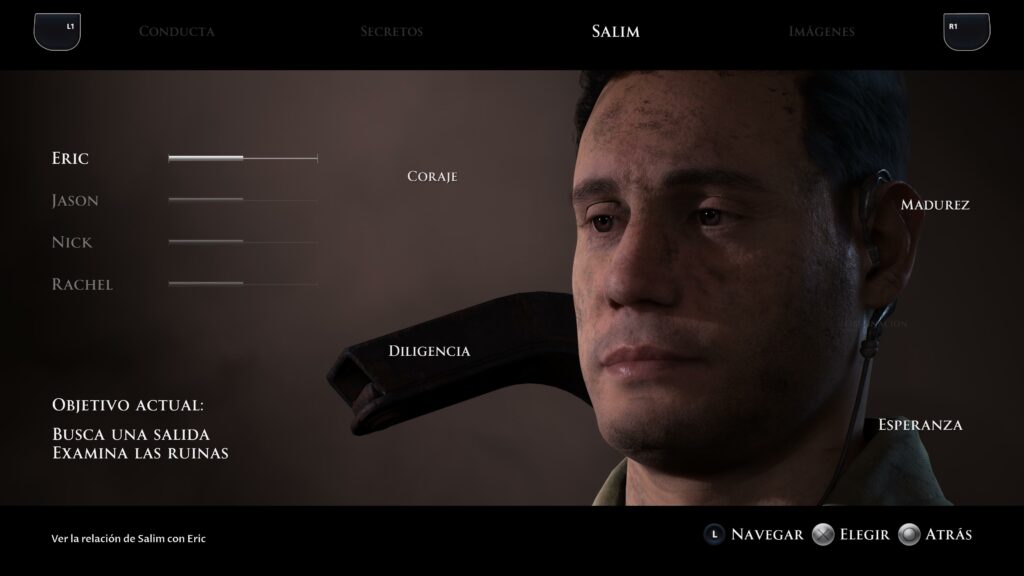This screenshot has width=1024, height=576.
Task: View Salim's relationship with Nick
Action: (71, 242)
